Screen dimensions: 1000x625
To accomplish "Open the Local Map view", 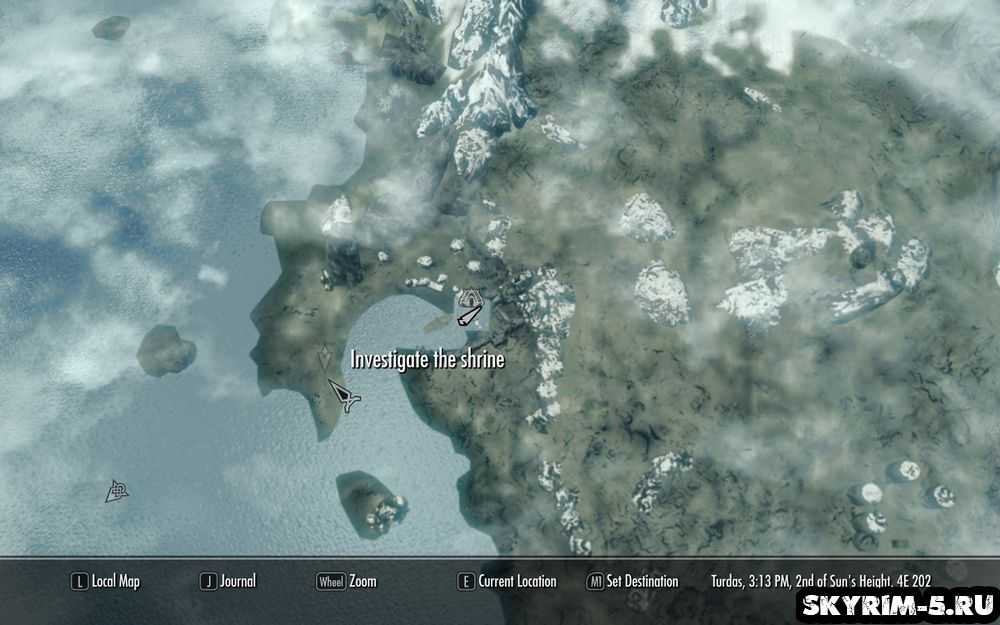I will (x=106, y=581).
